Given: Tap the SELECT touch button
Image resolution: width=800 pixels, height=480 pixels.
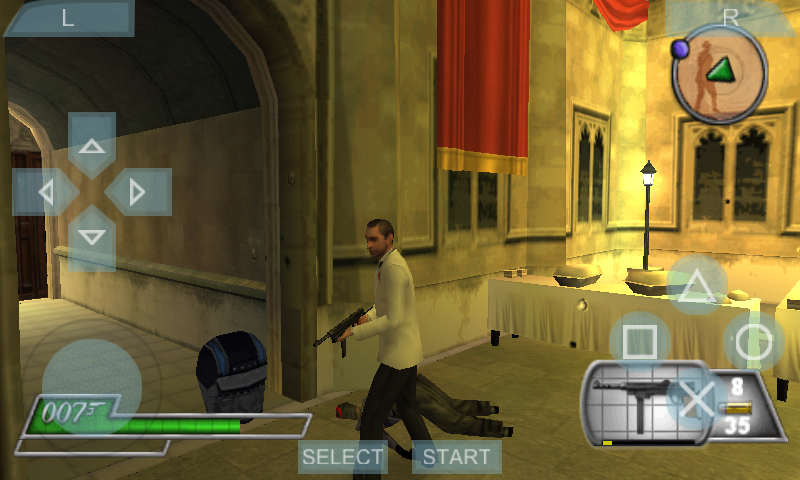Looking at the screenshot, I should point(343,458).
